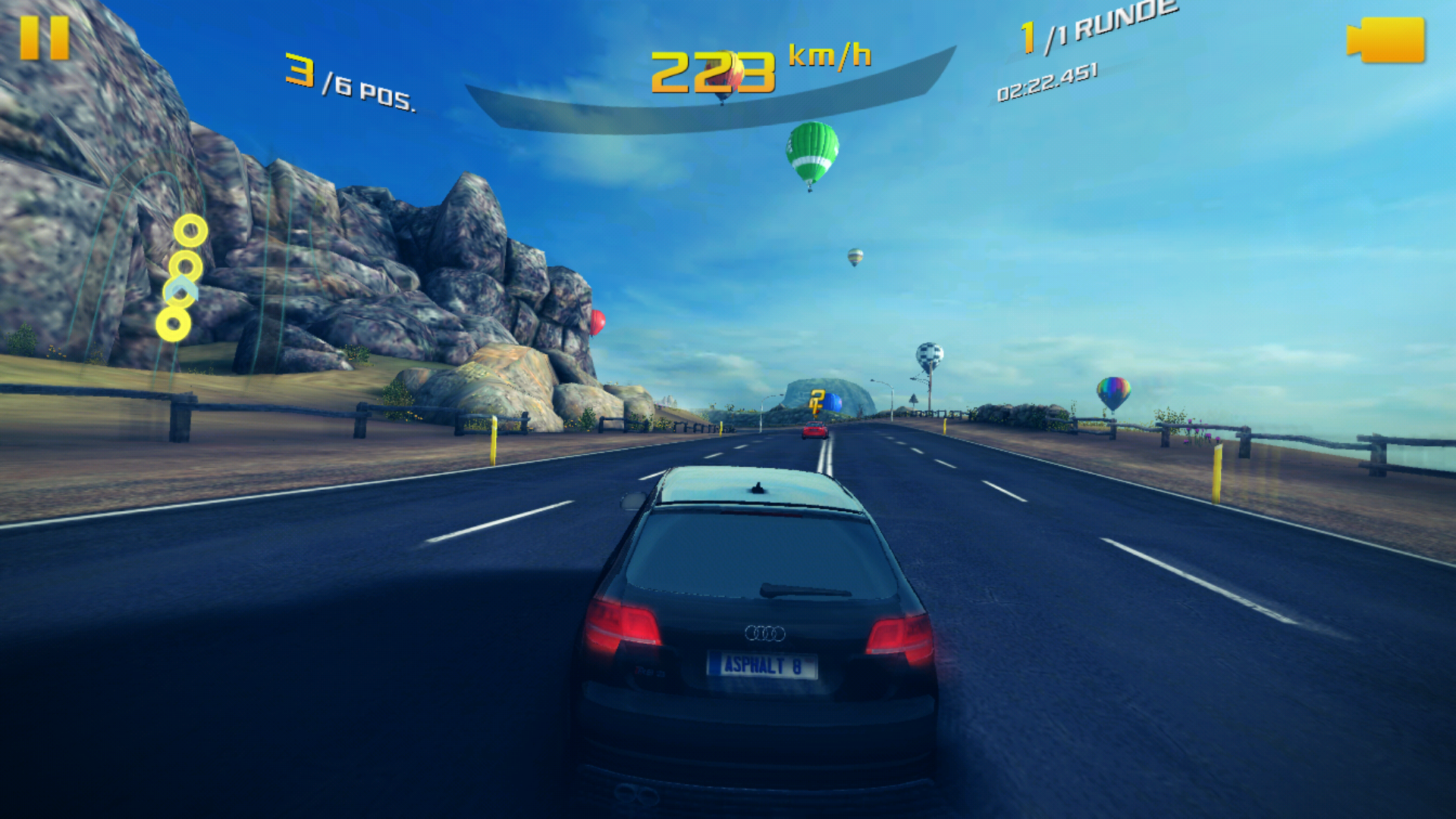Switch camera view using the camera icon
This screenshot has width=1456, height=819.
[x=1385, y=40]
